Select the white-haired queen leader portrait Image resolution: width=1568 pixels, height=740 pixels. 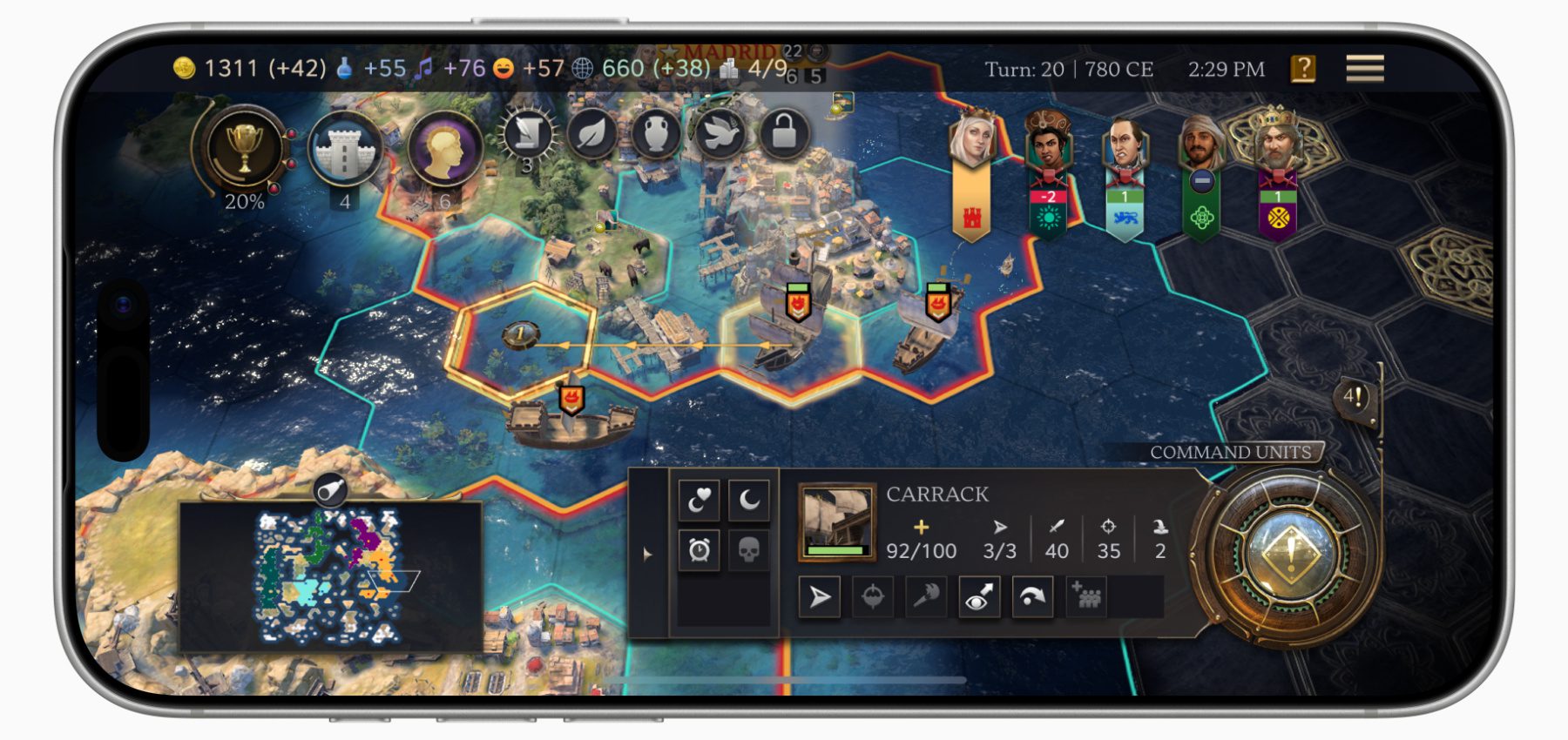[x=971, y=139]
